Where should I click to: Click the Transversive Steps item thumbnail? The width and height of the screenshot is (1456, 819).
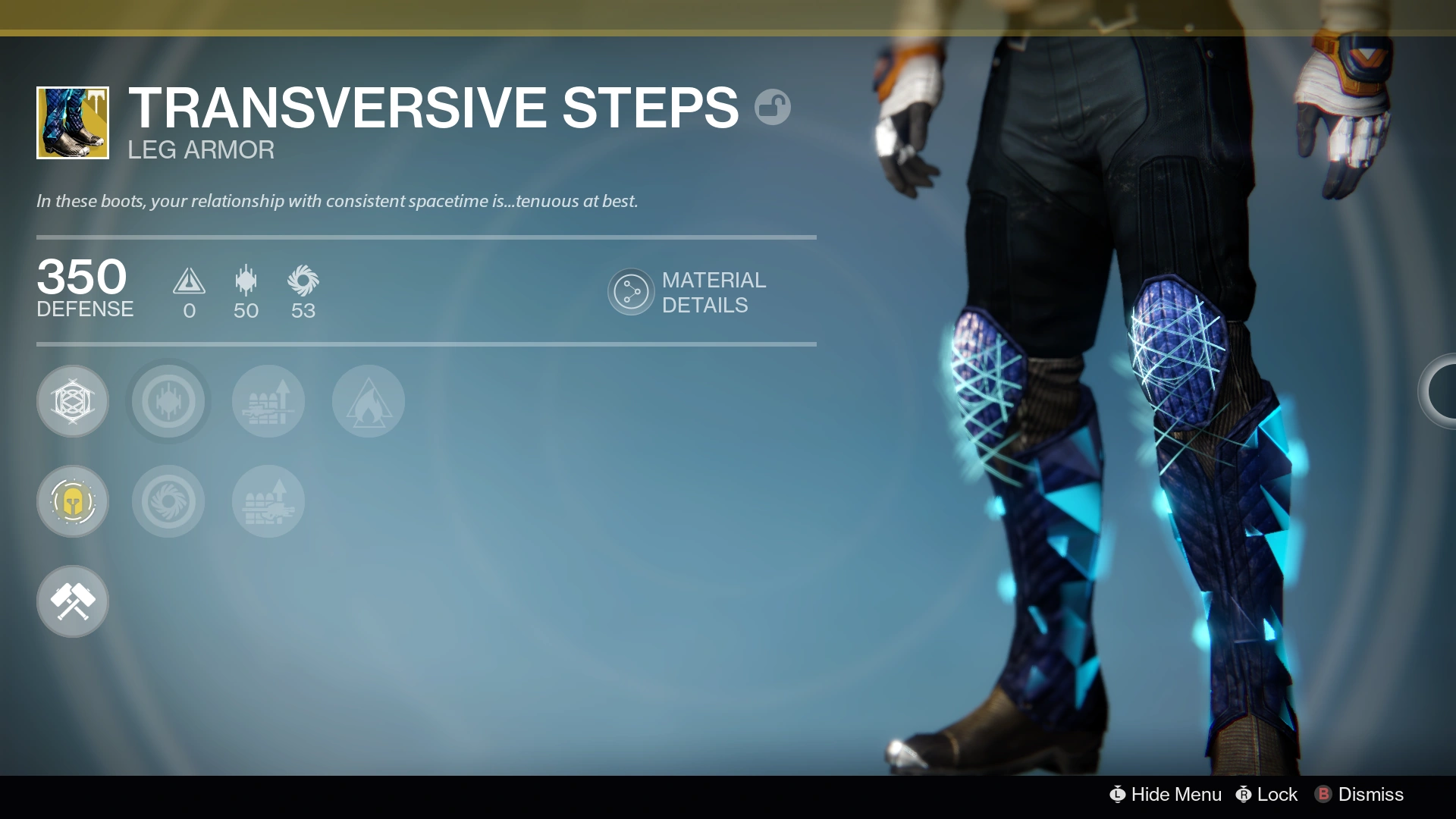click(x=72, y=122)
